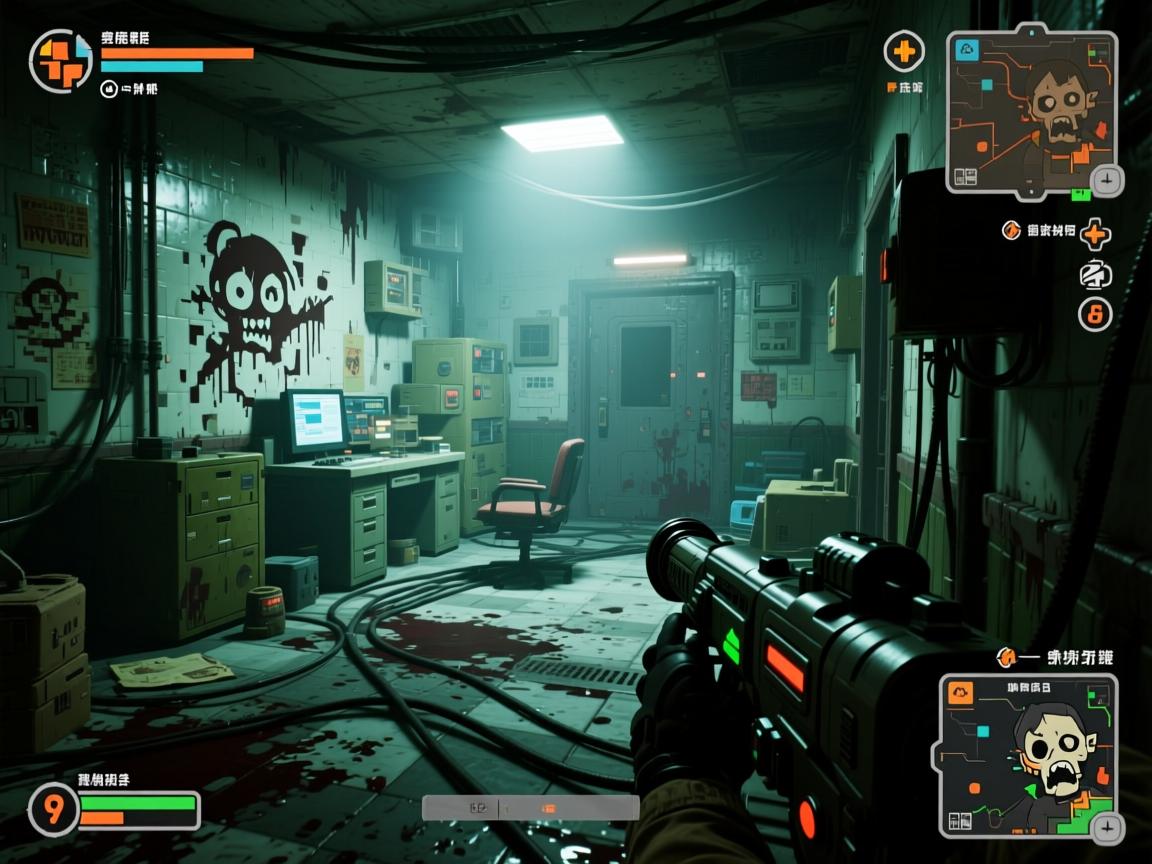Open the upper minimap with the zombie portrait
Image resolution: width=1152 pixels, height=864 pixels.
click(1032, 108)
